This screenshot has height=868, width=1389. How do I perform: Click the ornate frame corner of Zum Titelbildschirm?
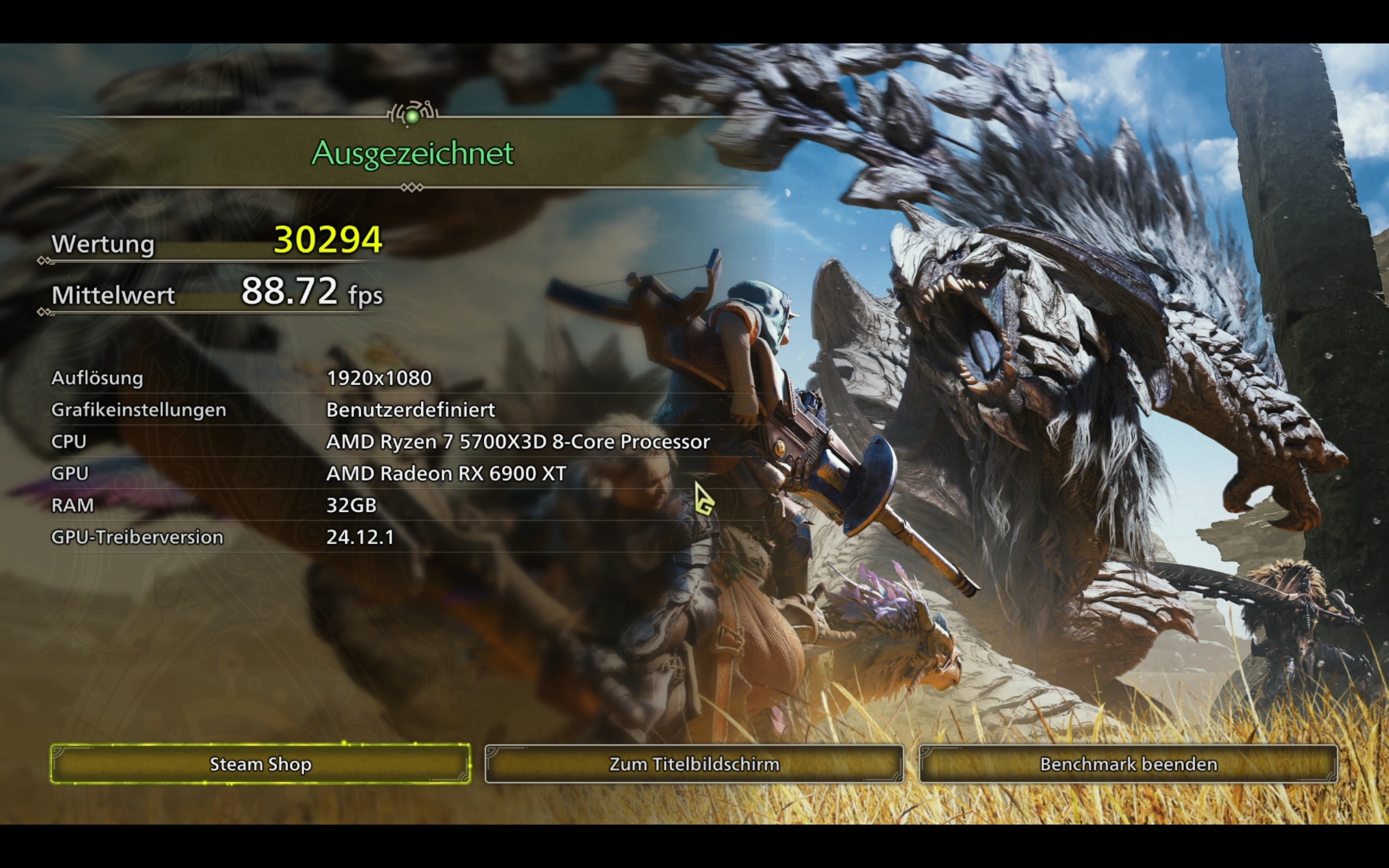pos(492,752)
